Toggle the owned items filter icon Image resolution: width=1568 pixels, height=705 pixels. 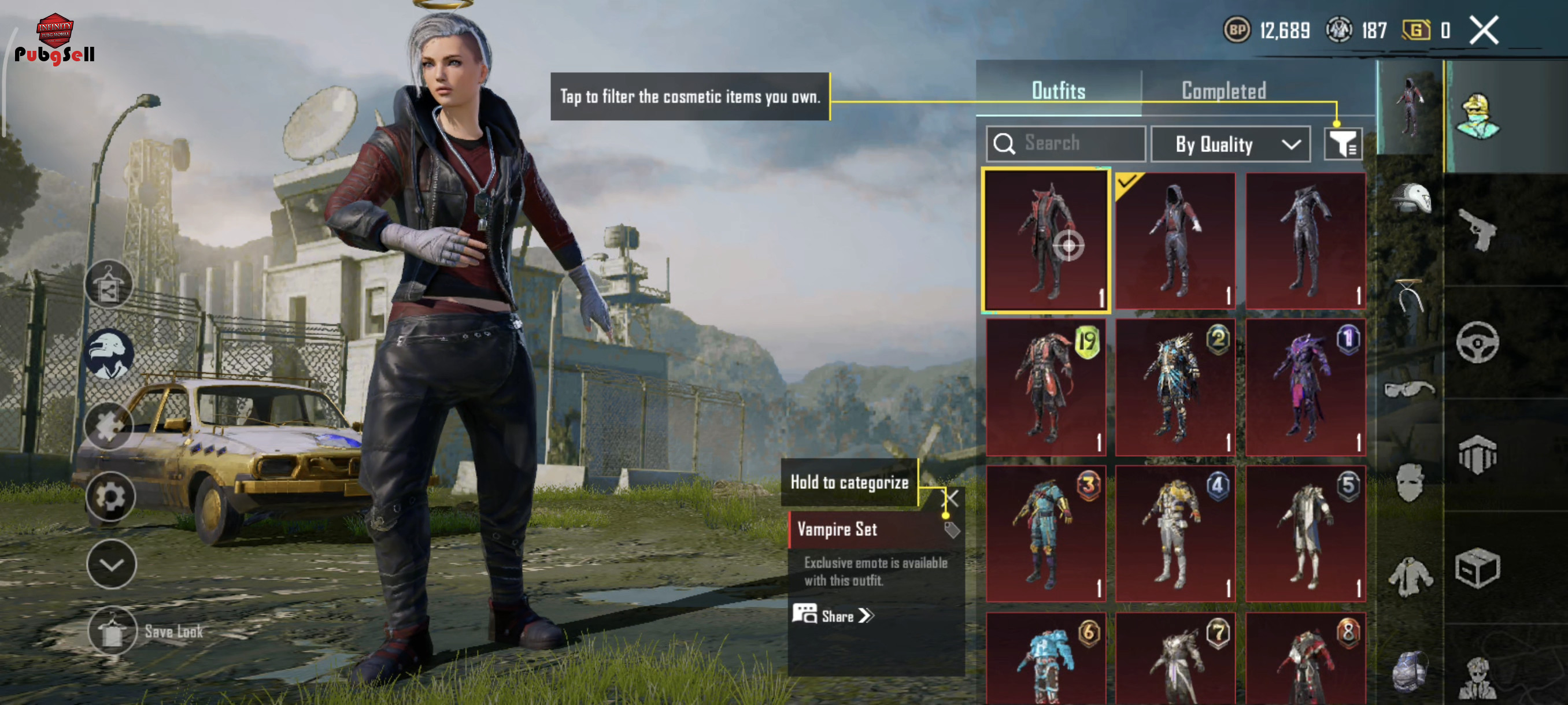1343,144
